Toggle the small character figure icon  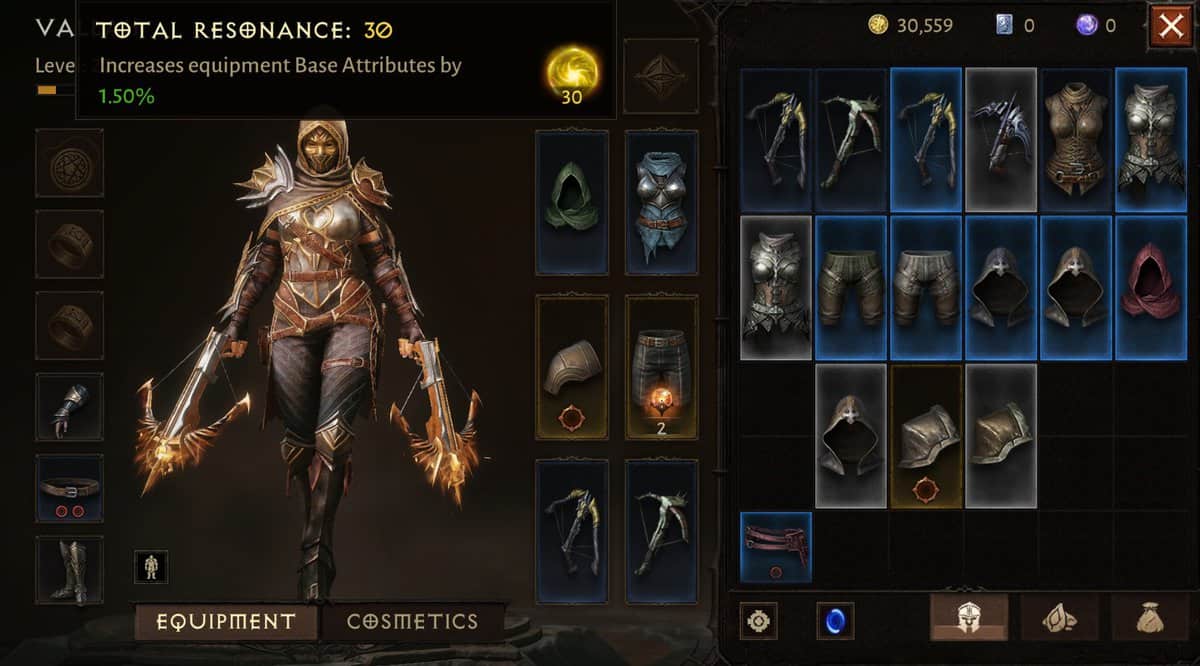pyautogui.click(x=152, y=566)
